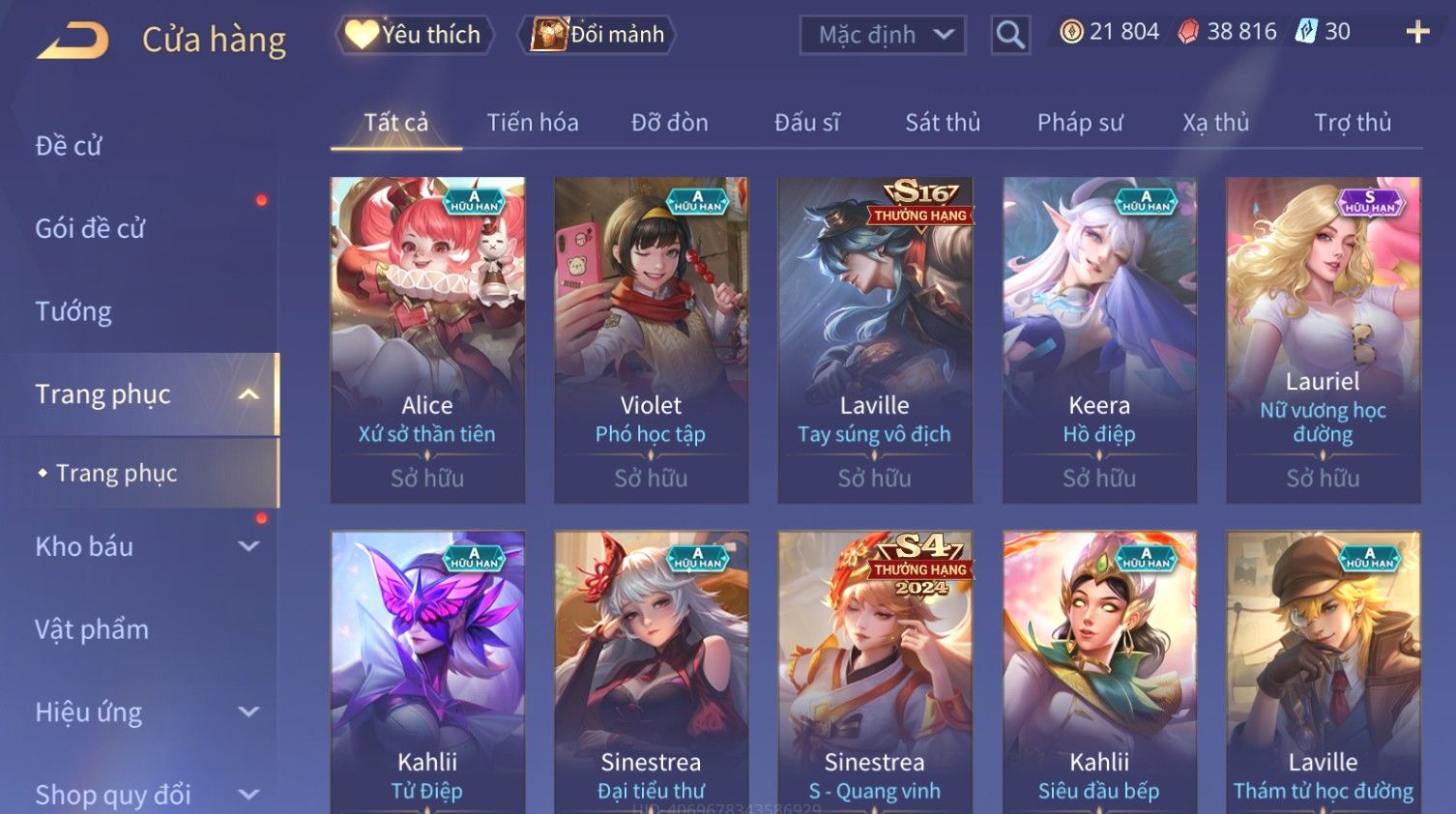Switch to the Pháp sư tab

coord(1080,123)
